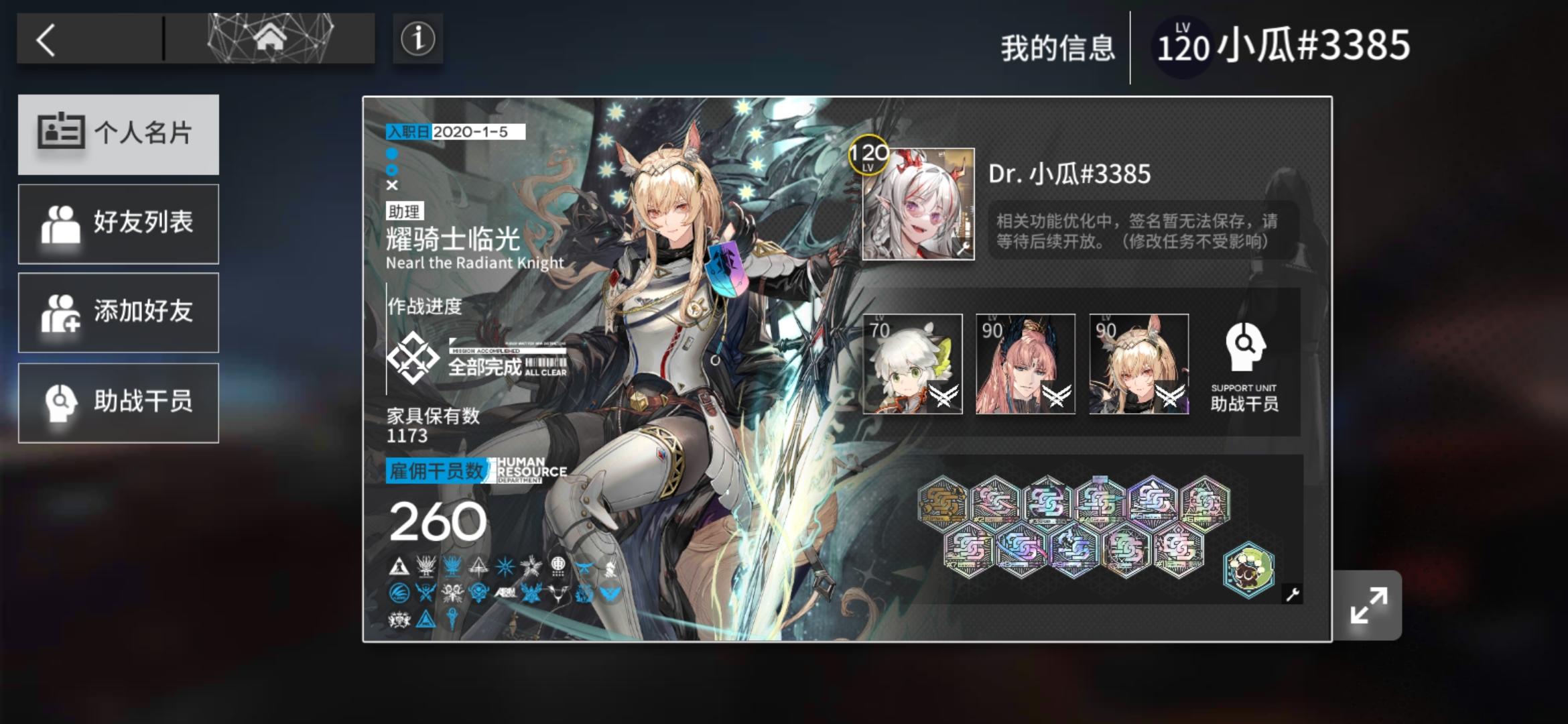Open the circular info (i) icon
The image size is (1568, 724).
click(417, 40)
